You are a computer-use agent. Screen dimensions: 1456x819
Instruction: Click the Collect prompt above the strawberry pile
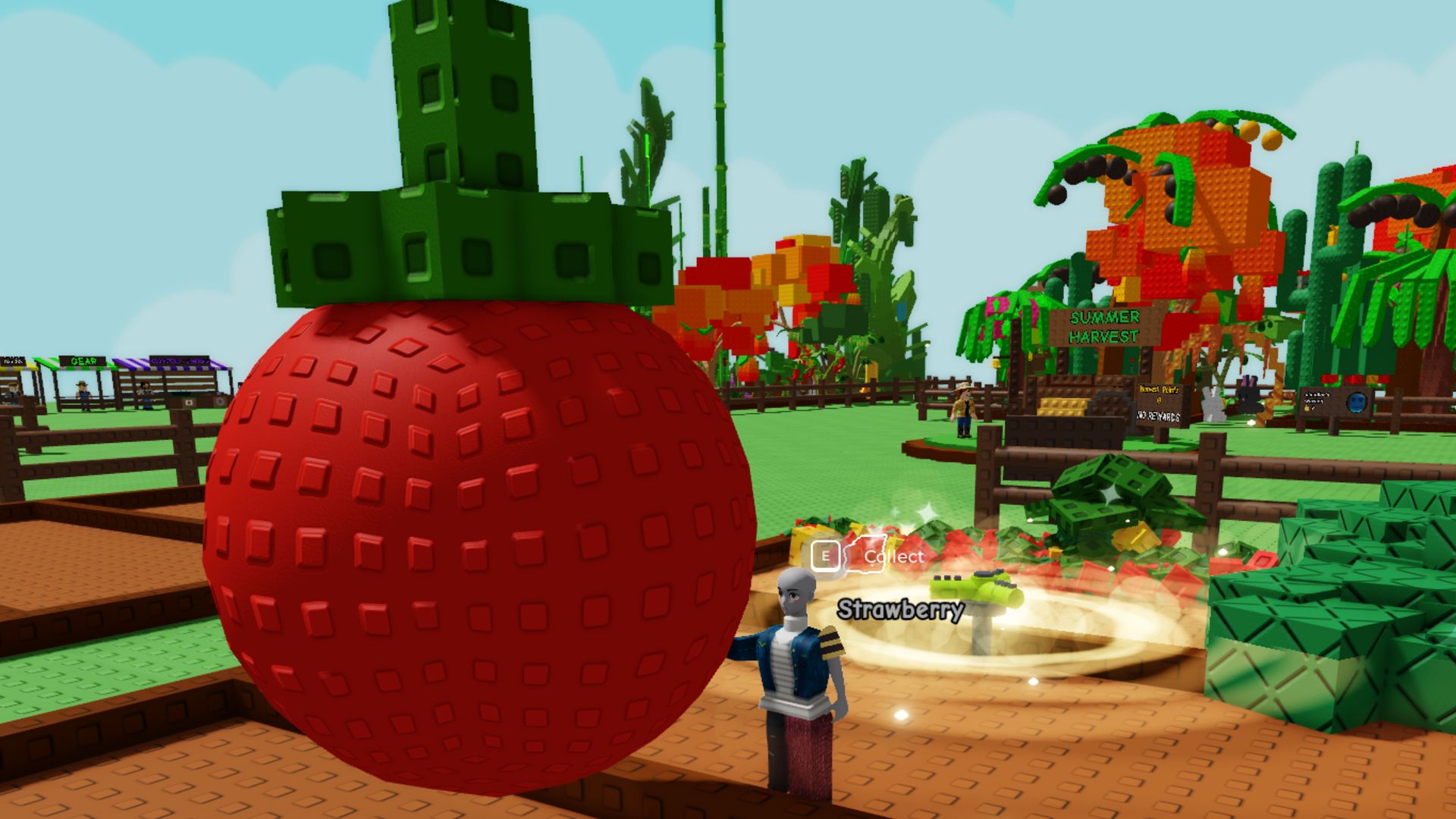(x=893, y=558)
